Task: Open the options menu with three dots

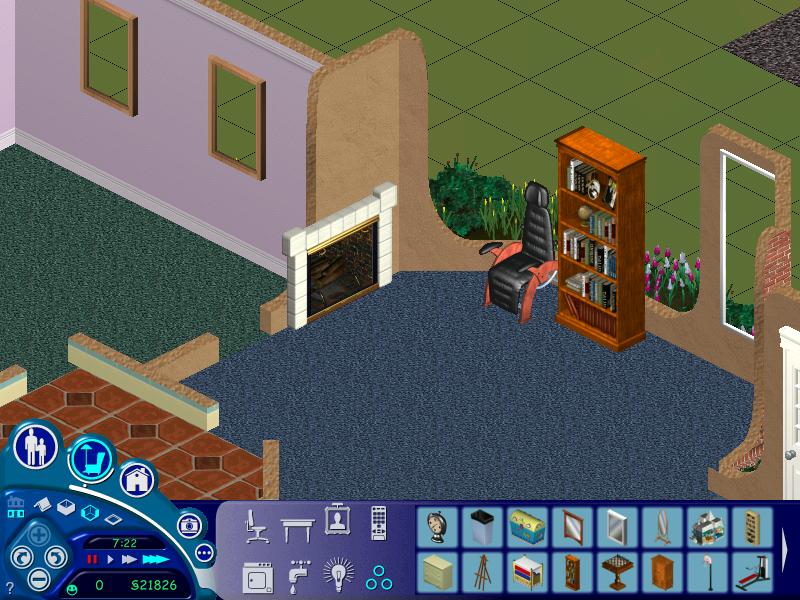Action: [204, 552]
